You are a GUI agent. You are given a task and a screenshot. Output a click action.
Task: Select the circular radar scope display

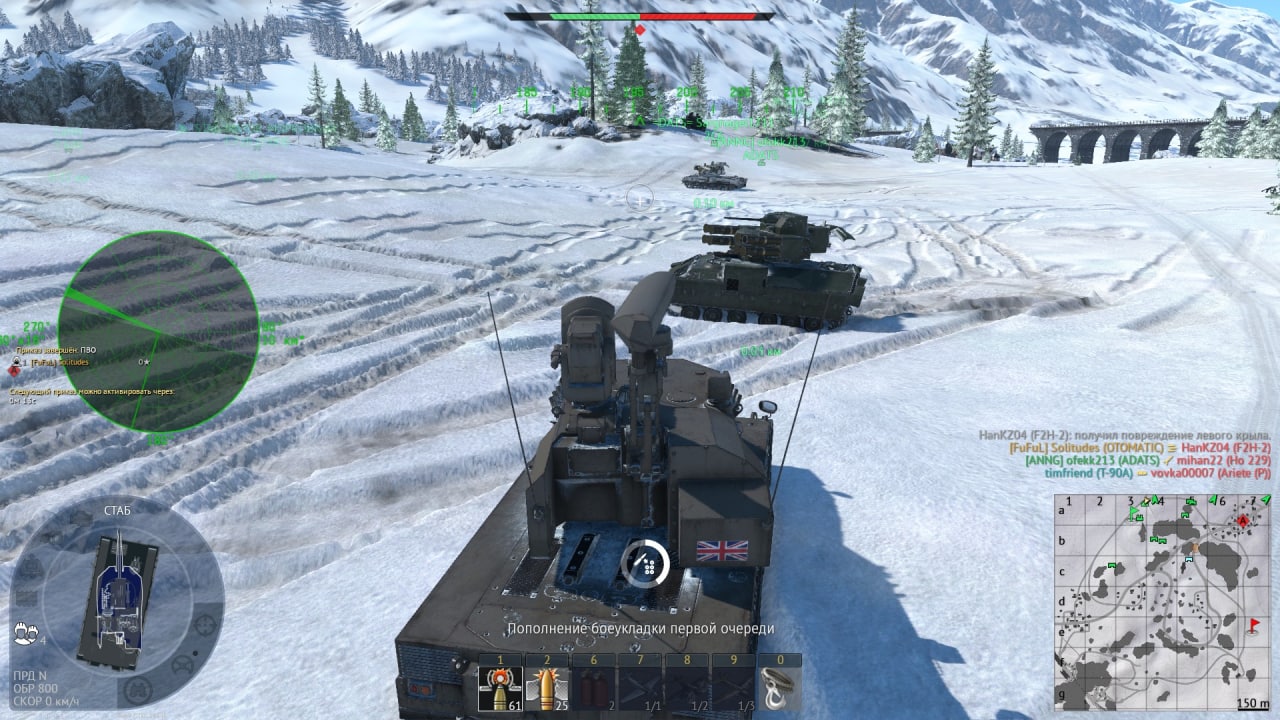(157, 332)
